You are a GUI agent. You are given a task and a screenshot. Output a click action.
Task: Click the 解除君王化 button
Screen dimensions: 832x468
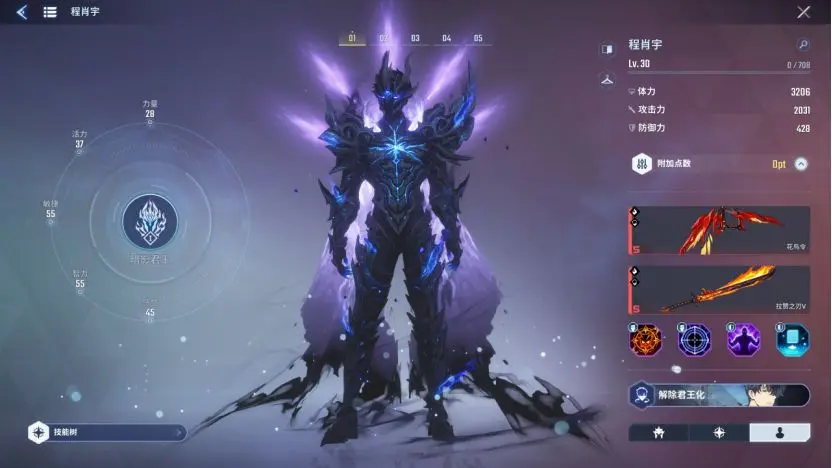tap(719, 395)
